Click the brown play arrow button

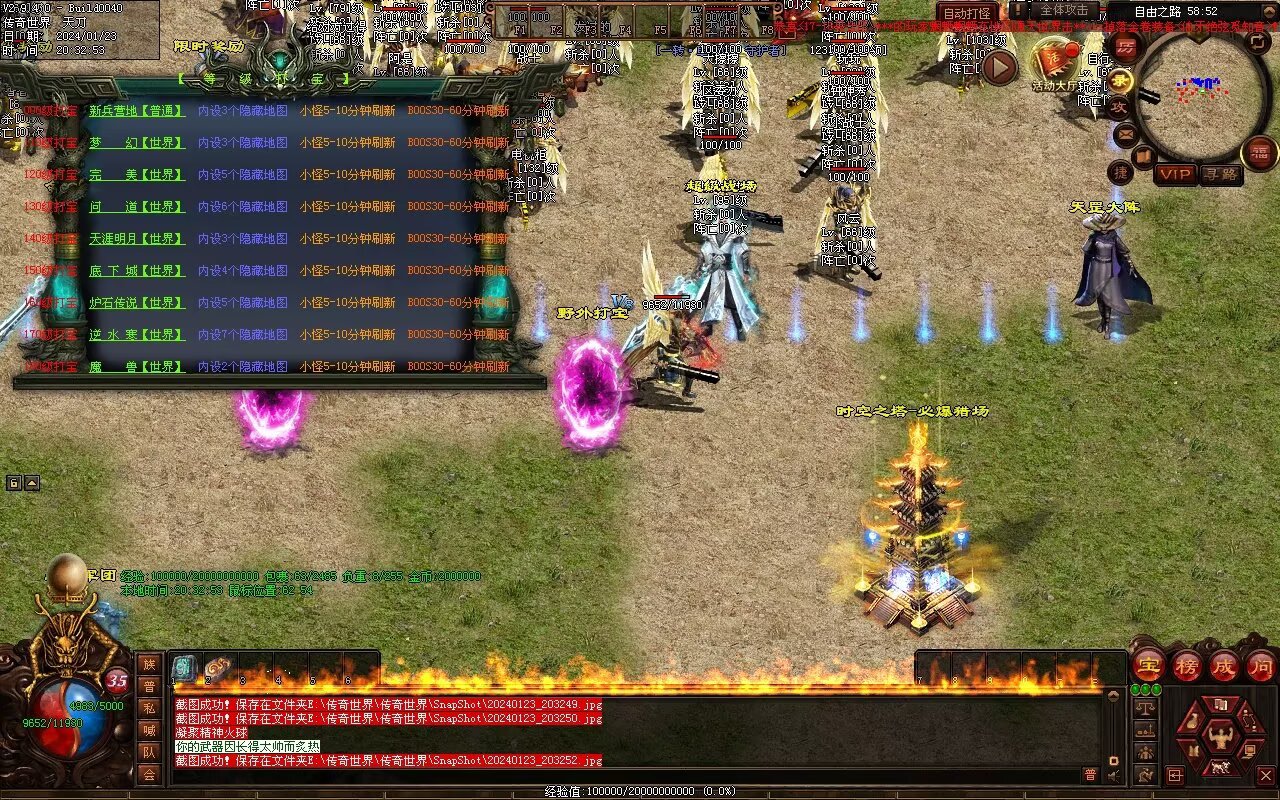(x=999, y=67)
